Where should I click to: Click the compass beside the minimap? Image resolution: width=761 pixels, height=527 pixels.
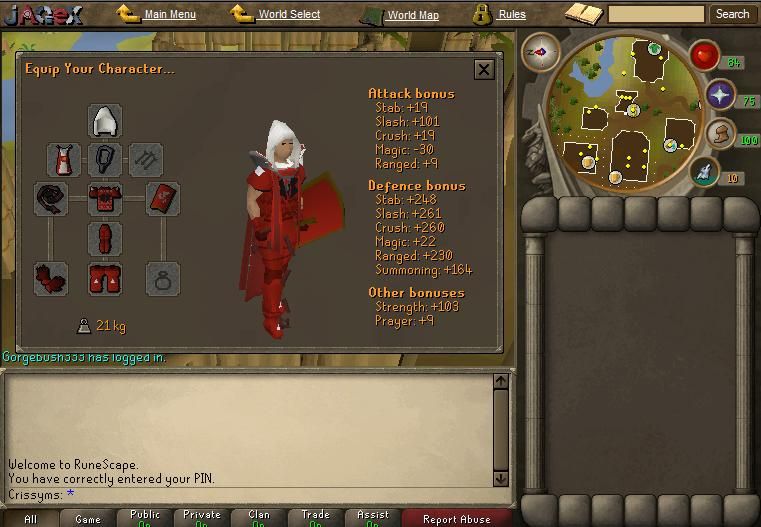pos(541,51)
